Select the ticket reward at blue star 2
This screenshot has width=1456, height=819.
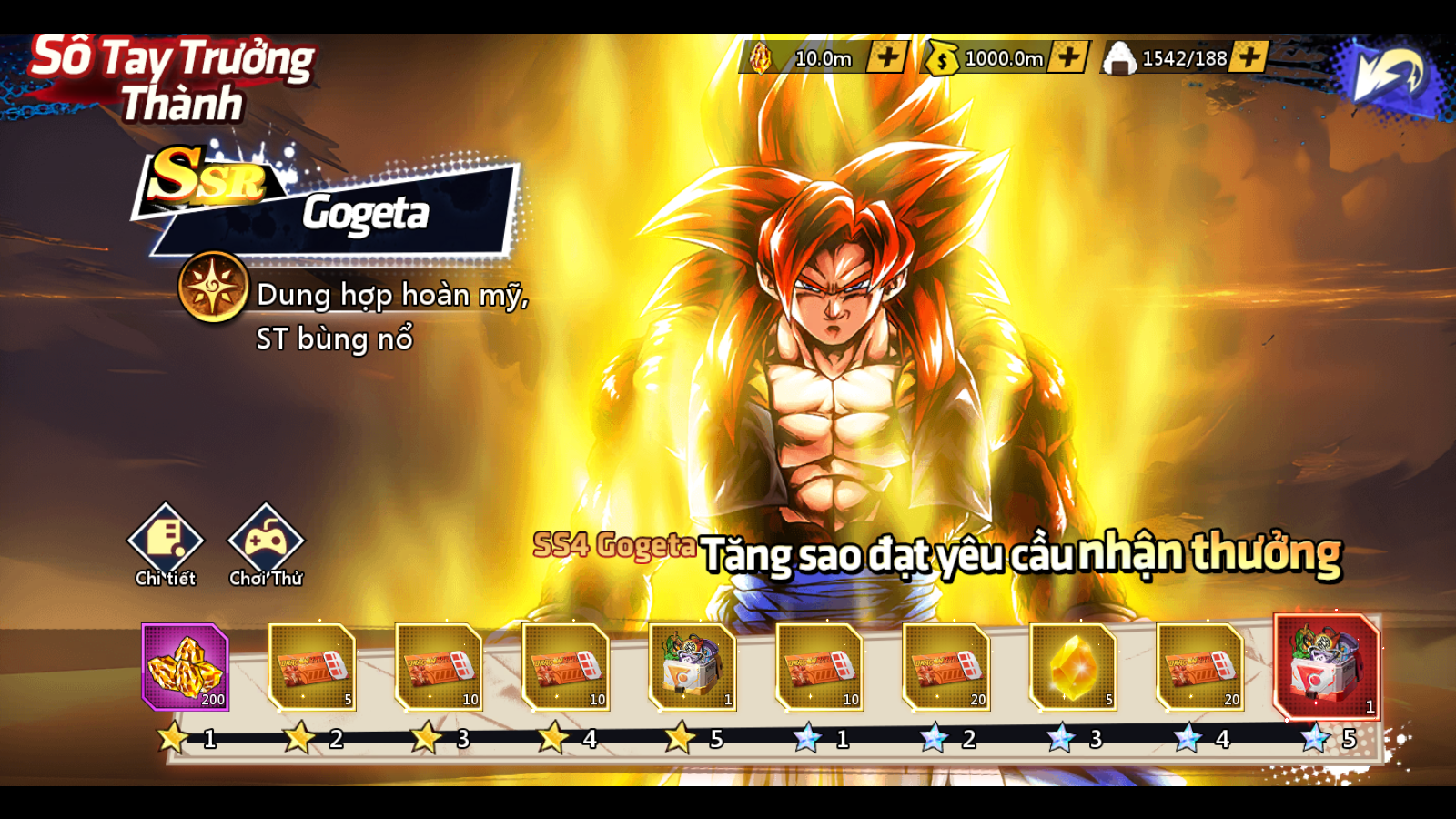coord(946,666)
